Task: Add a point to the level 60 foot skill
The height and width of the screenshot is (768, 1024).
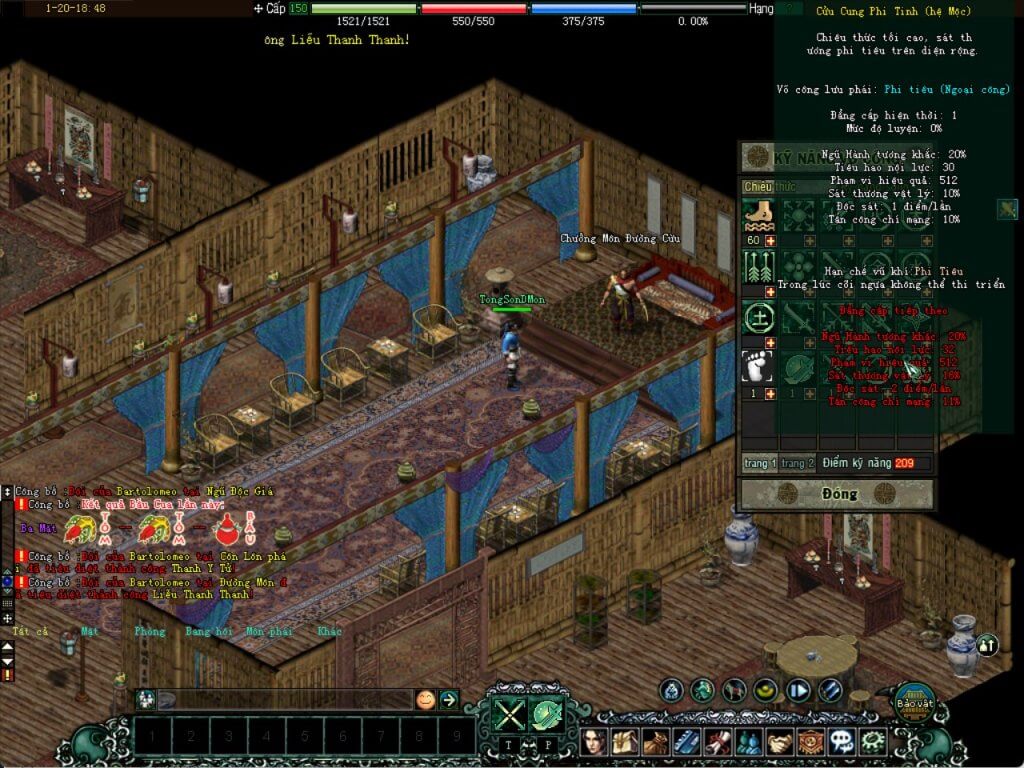Action: pyautogui.click(x=771, y=241)
